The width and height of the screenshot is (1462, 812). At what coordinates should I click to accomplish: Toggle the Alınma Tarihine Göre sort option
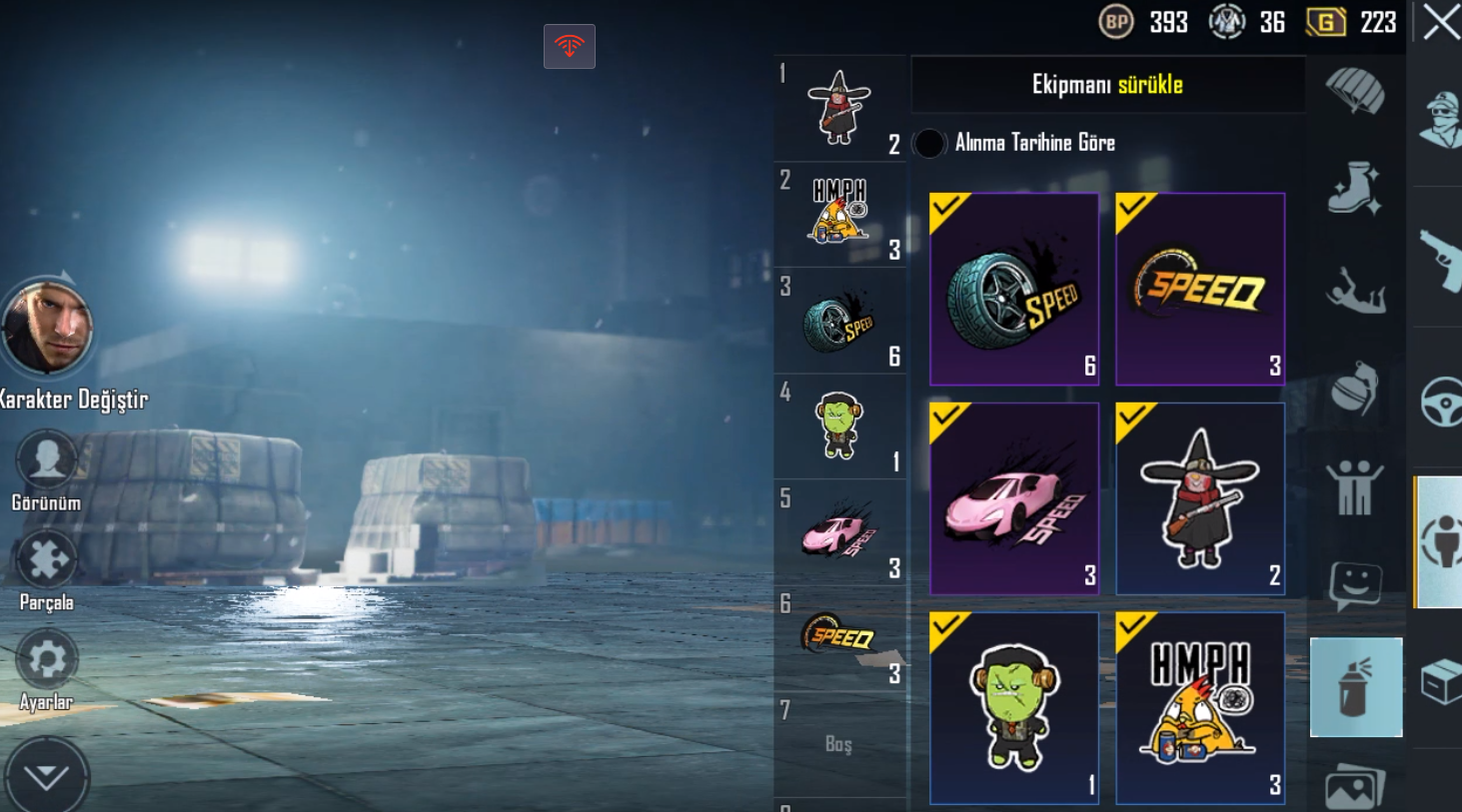pyautogui.click(x=929, y=143)
